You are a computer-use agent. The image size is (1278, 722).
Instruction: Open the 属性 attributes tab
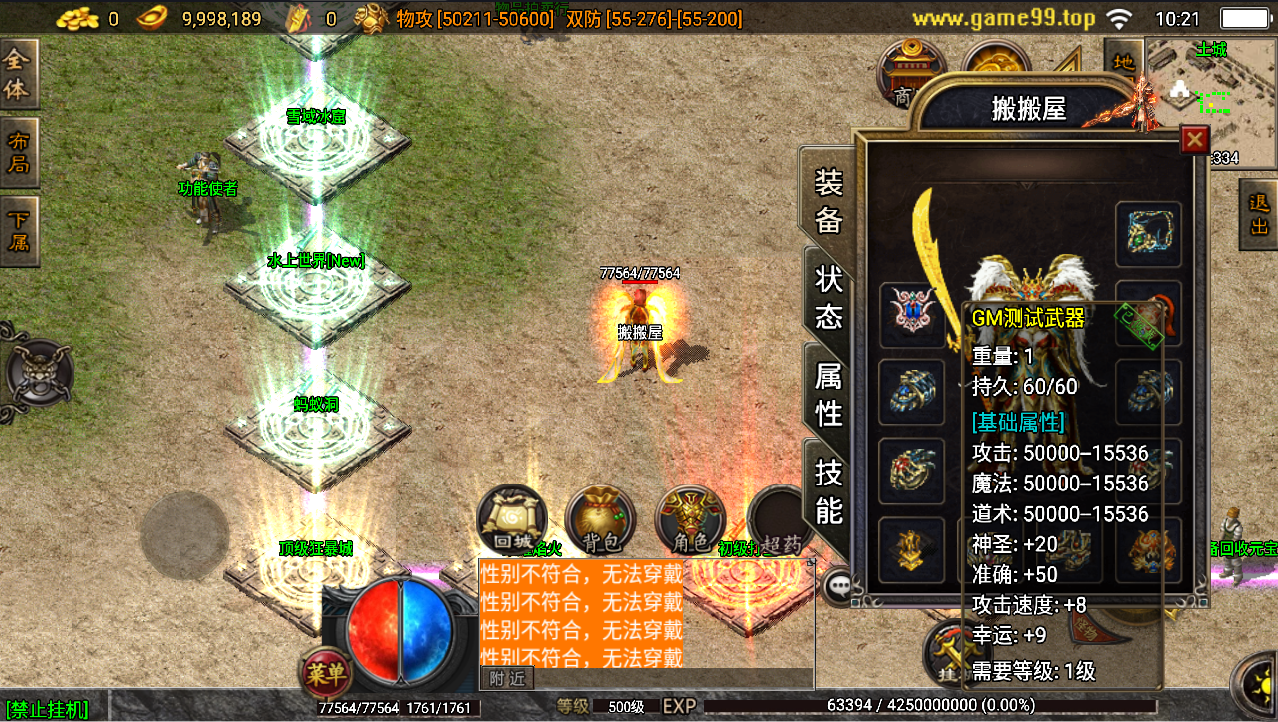[829, 393]
